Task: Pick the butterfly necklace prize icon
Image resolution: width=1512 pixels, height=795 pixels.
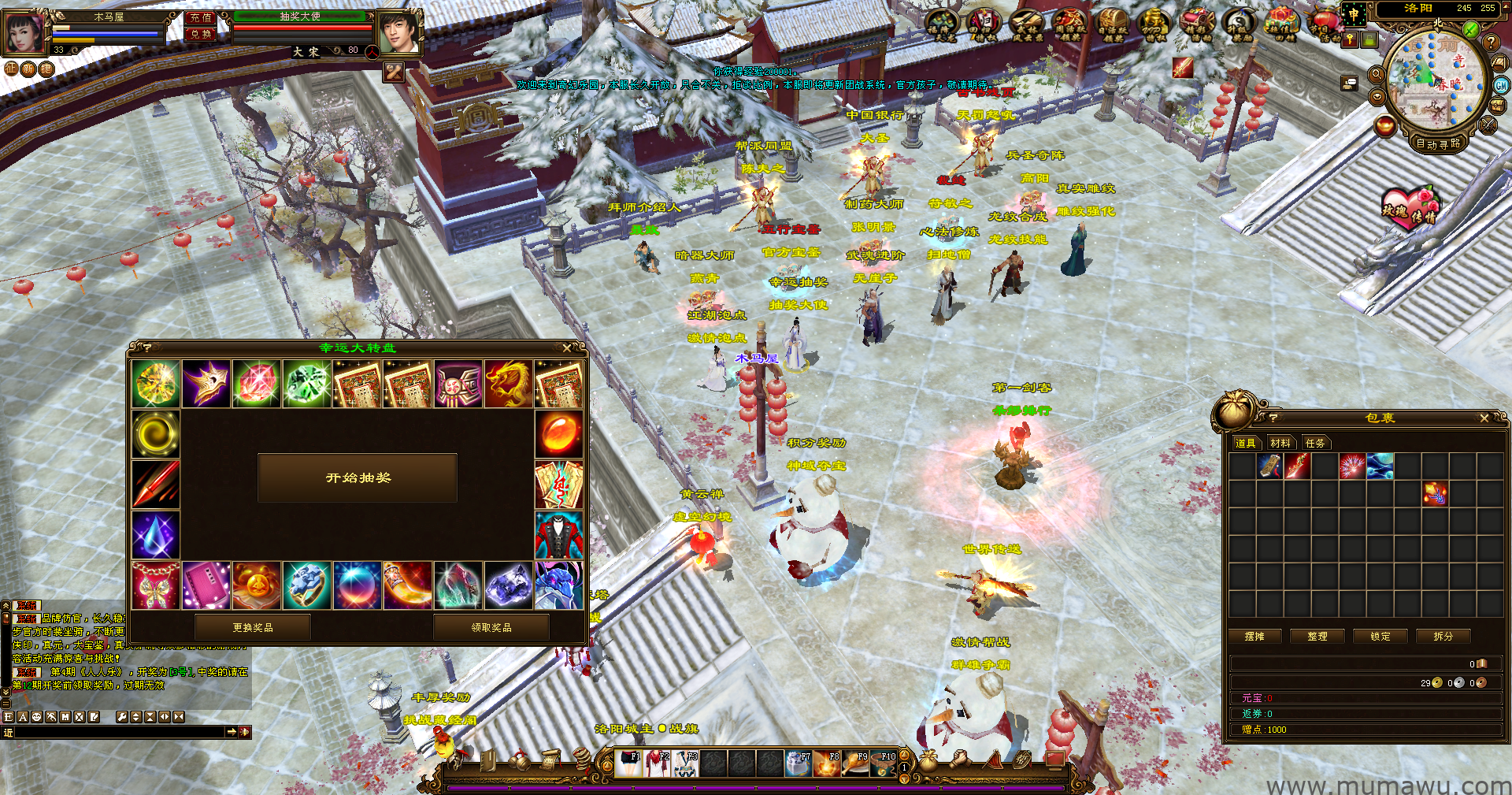Action: 156,585
